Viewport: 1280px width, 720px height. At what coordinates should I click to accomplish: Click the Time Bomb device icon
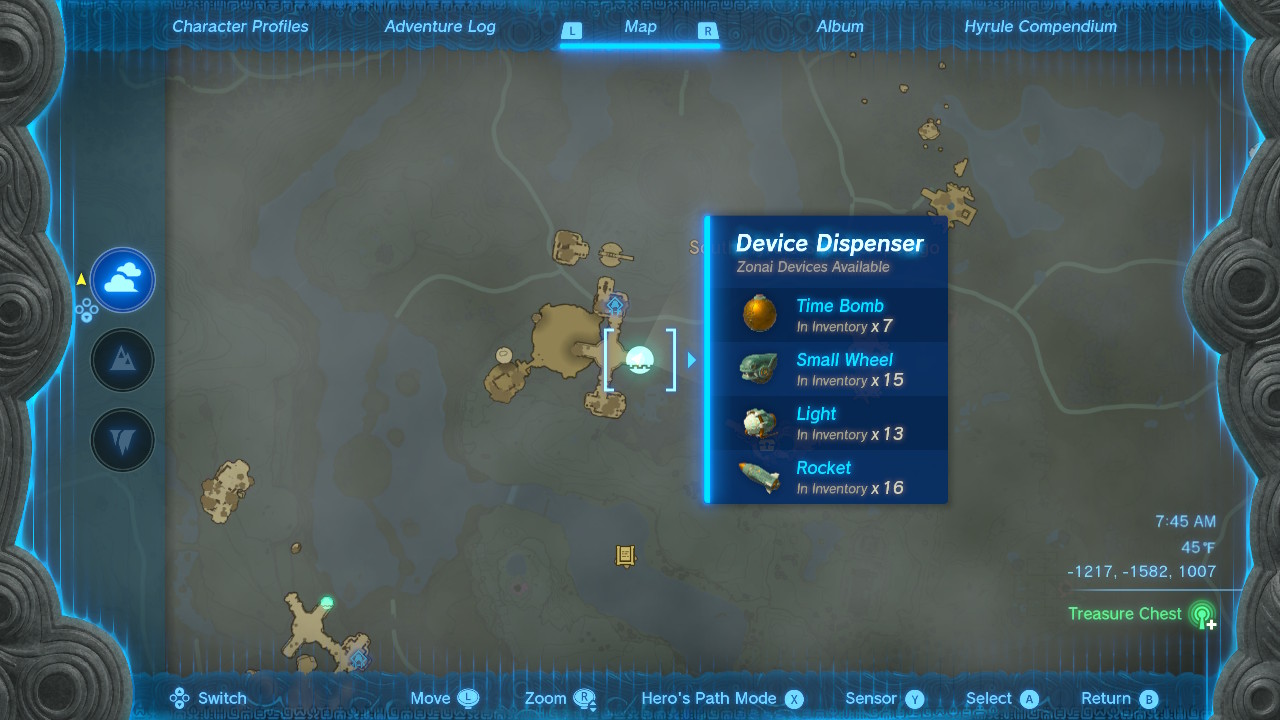tap(757, 314)
